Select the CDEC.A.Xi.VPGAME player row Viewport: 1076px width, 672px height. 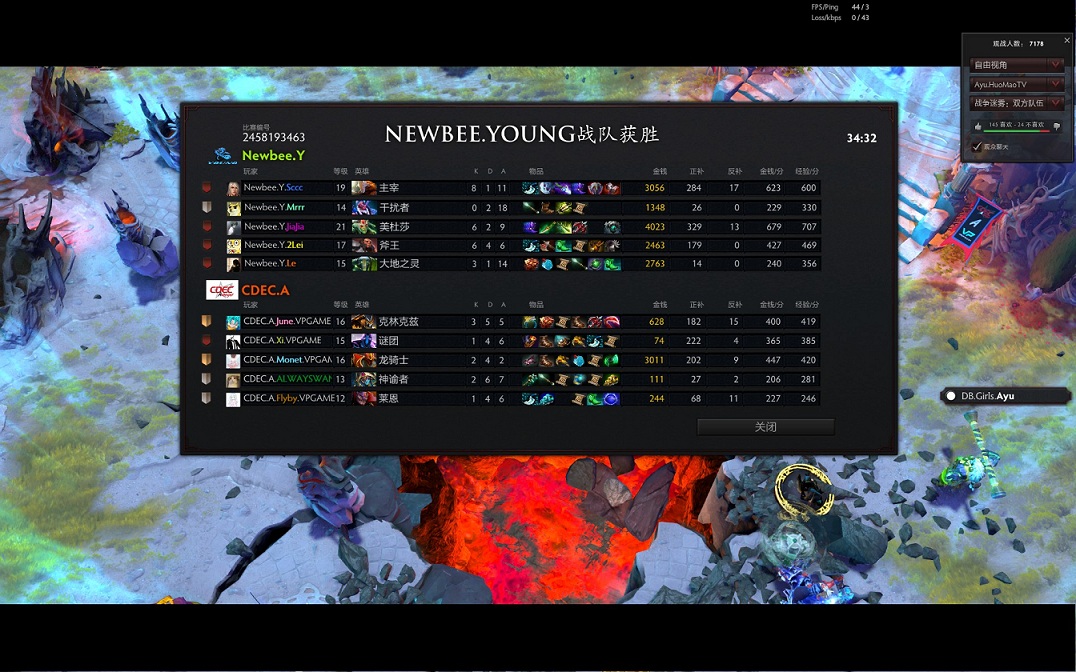coord(284,341)
